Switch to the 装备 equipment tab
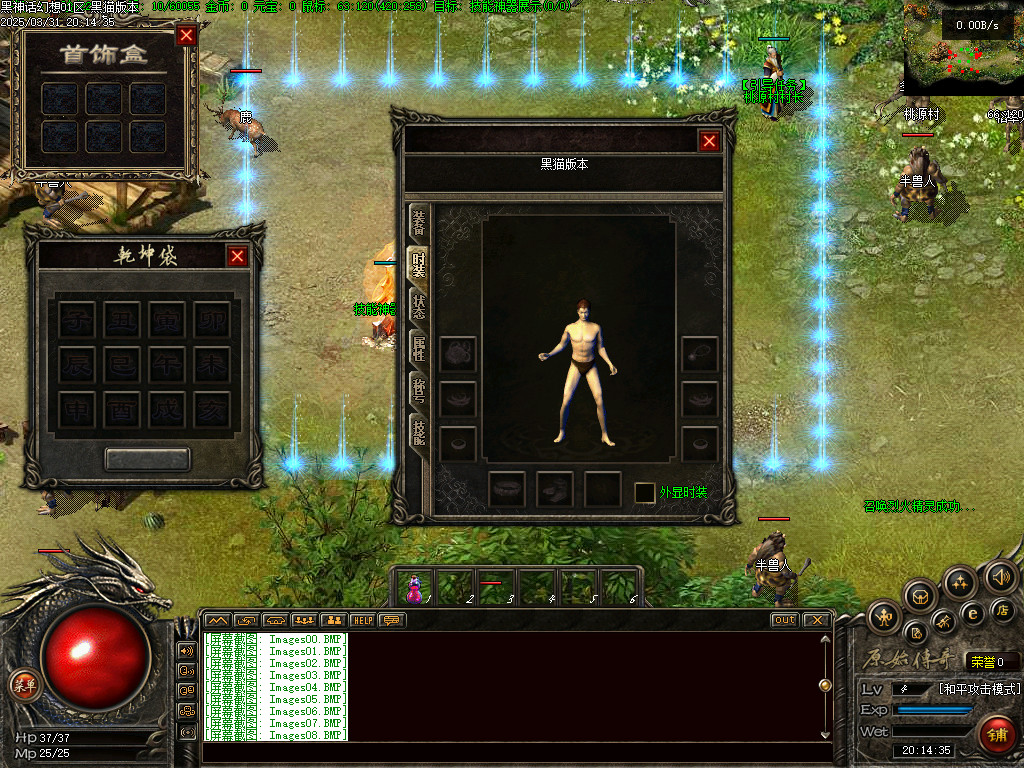Screen dimensions: 1024x768 pos(419,222)
